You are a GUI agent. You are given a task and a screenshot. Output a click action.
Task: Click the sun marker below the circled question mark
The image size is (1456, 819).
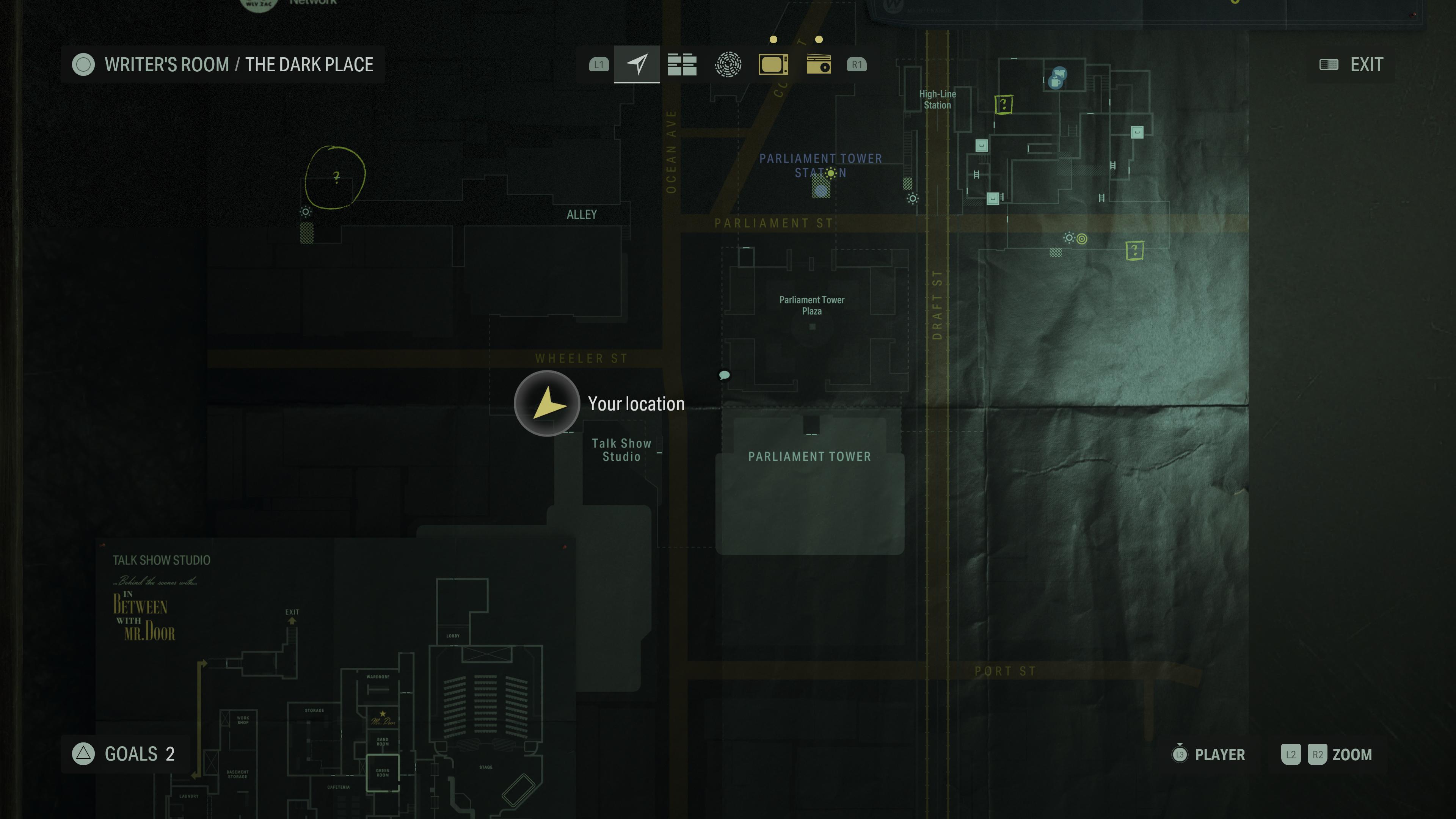(306, 212)
